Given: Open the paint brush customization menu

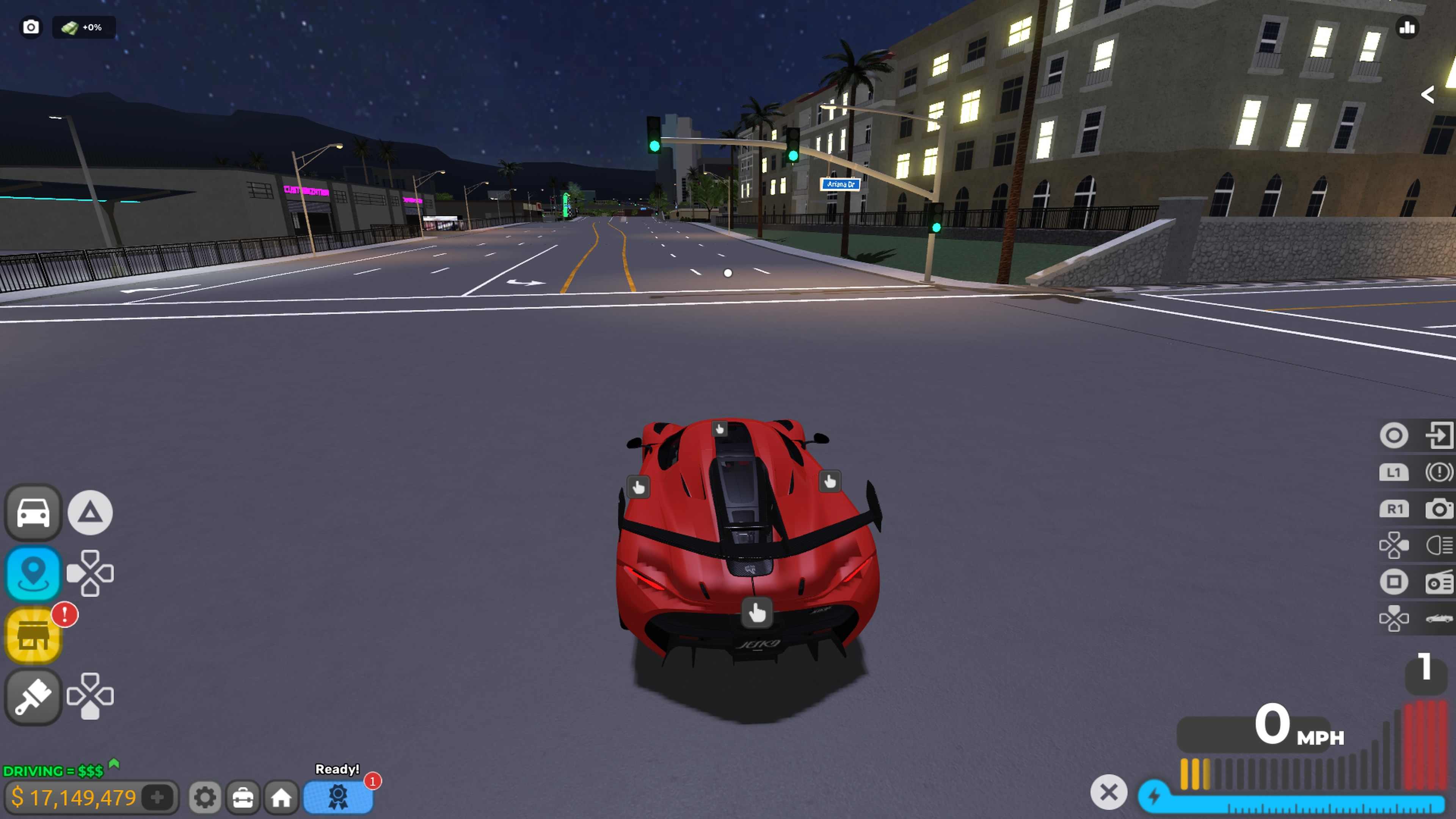Looking at the screenshot, I should [x=33, y=697].
